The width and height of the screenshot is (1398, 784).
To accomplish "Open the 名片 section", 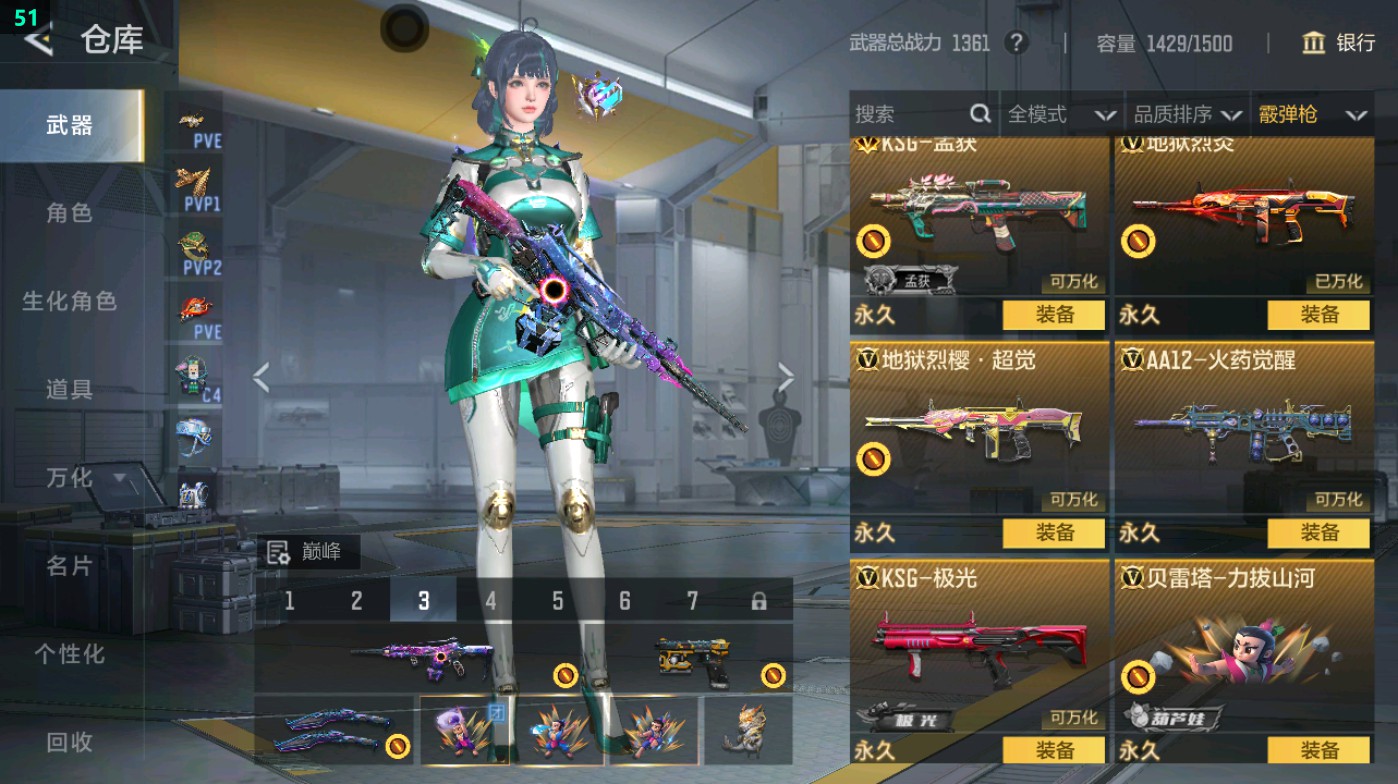I will 69,566.
